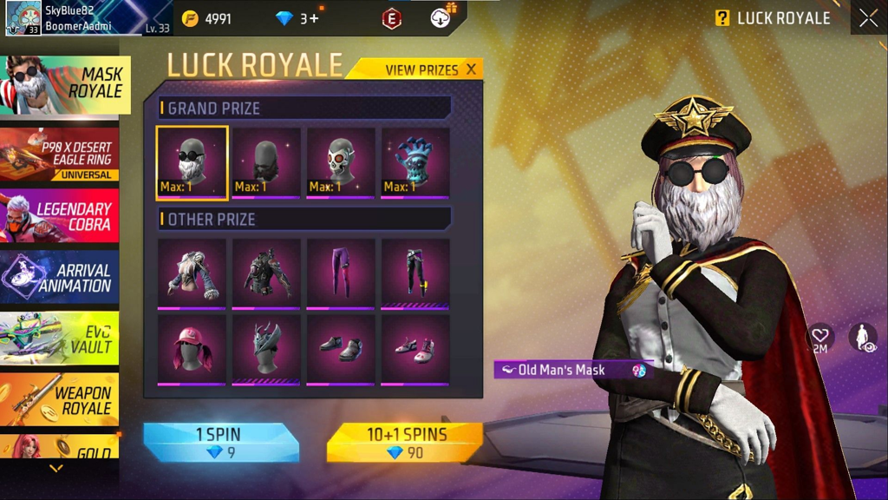Viewport: 888px width, 500px height.
Task: Close the Luck Royale screen
Action: (867, 18)
